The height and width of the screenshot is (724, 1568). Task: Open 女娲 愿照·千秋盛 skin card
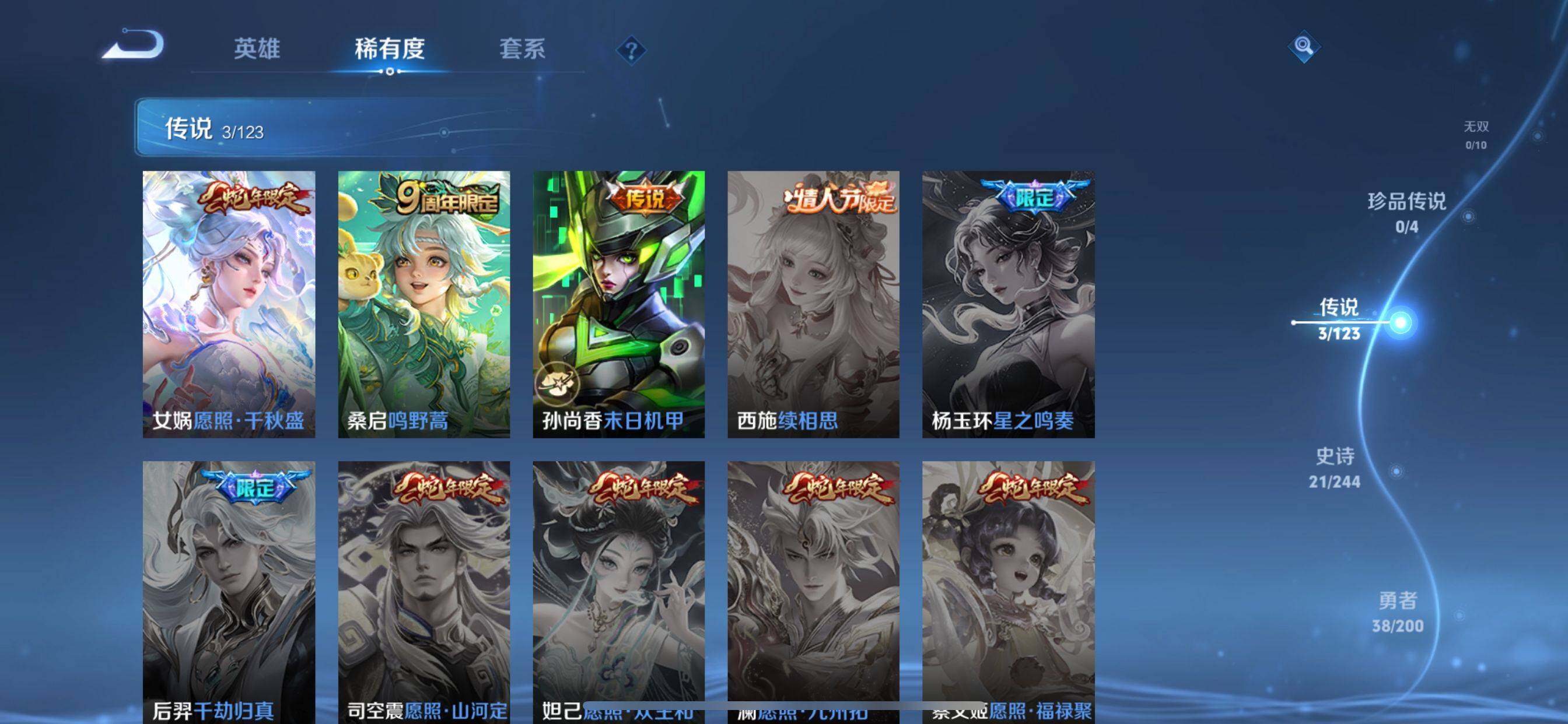pyautogui.click(x=229, y=304)
